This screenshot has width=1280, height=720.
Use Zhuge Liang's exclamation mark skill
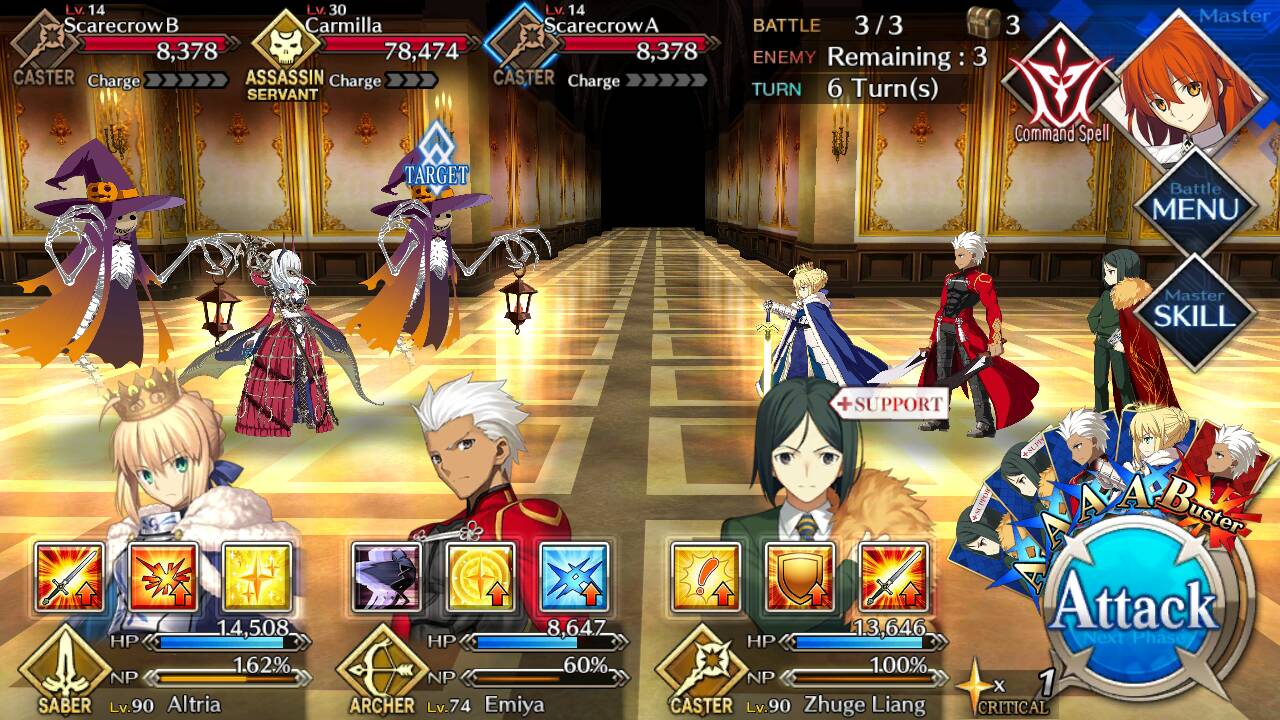(705, 577)
